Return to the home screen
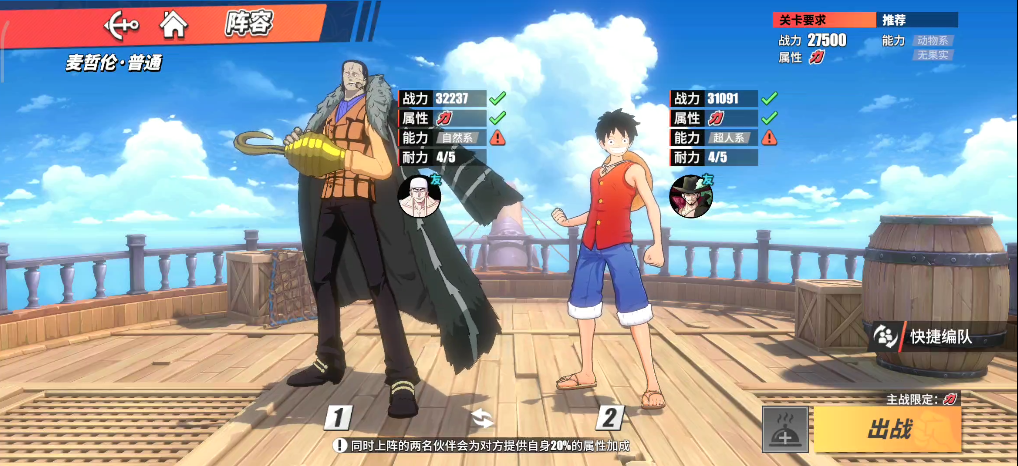The image size is (1018, 466). 174,23
